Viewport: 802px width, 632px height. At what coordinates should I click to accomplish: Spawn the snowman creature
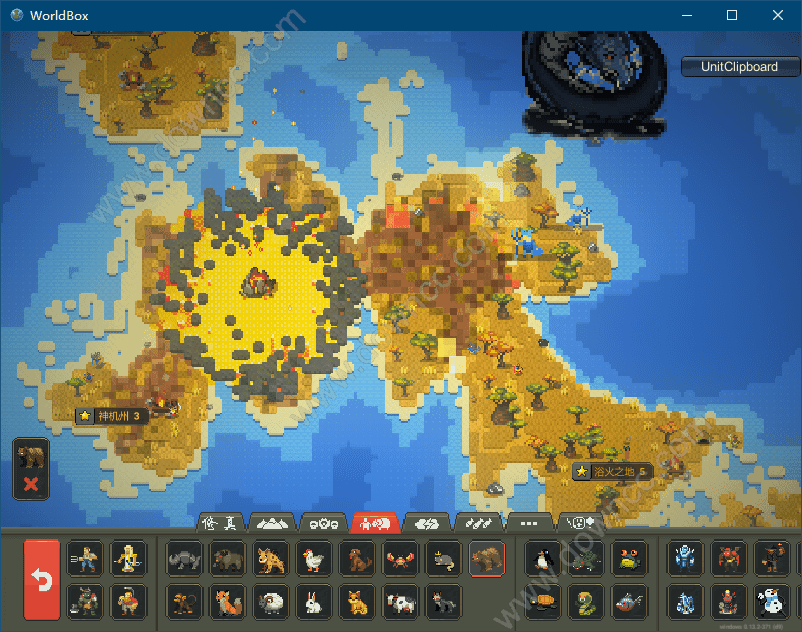click(772, 601)
